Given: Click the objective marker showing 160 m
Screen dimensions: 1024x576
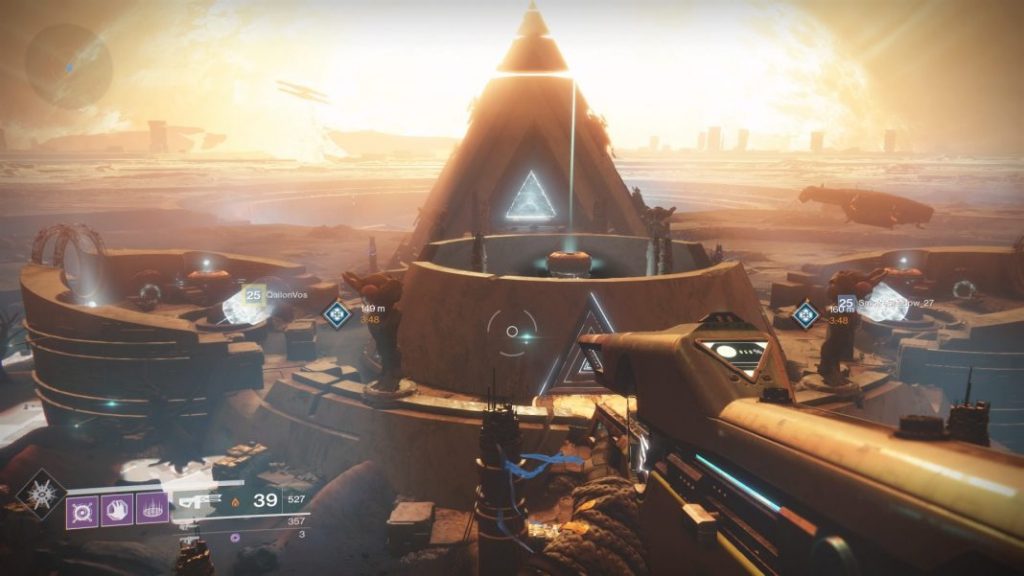Looking at the screenshot, I should (x=806, y=315).
